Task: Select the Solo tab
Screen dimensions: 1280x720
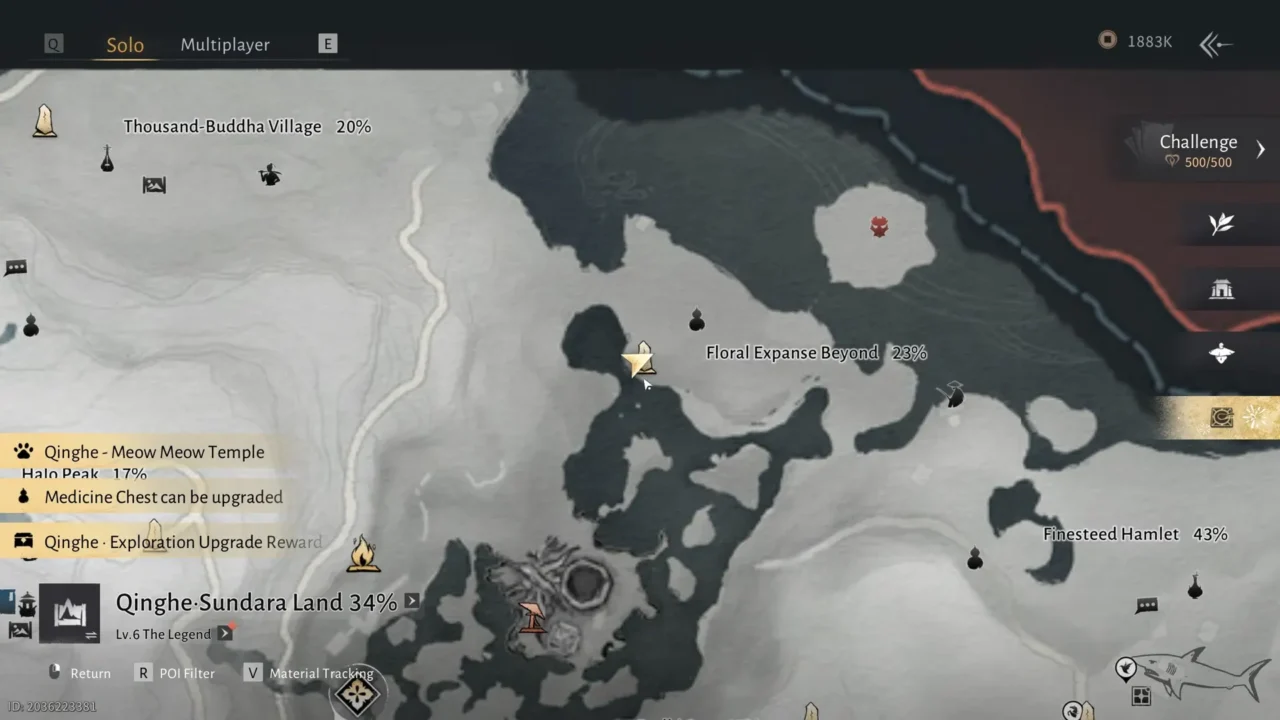Action: pyautogui.click(x=124, y=44)
